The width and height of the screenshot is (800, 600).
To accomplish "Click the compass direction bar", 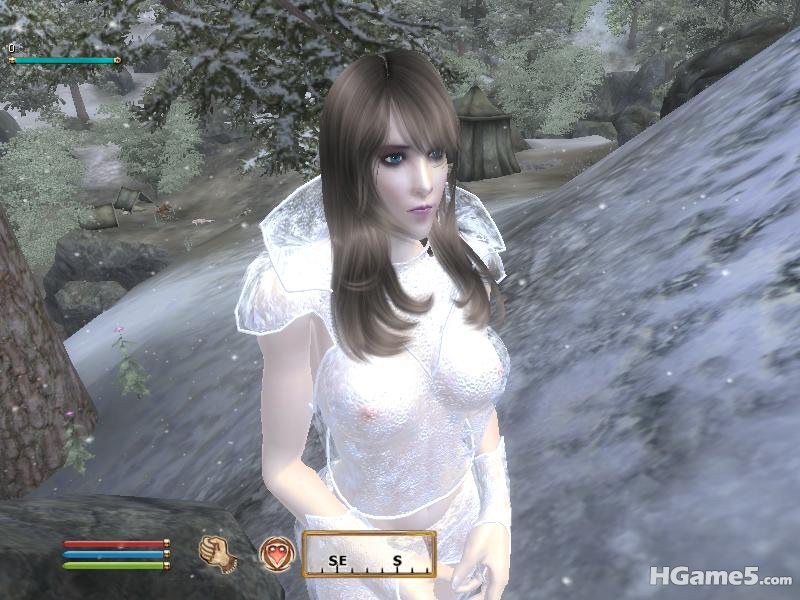I will click(x=369, y=555).
